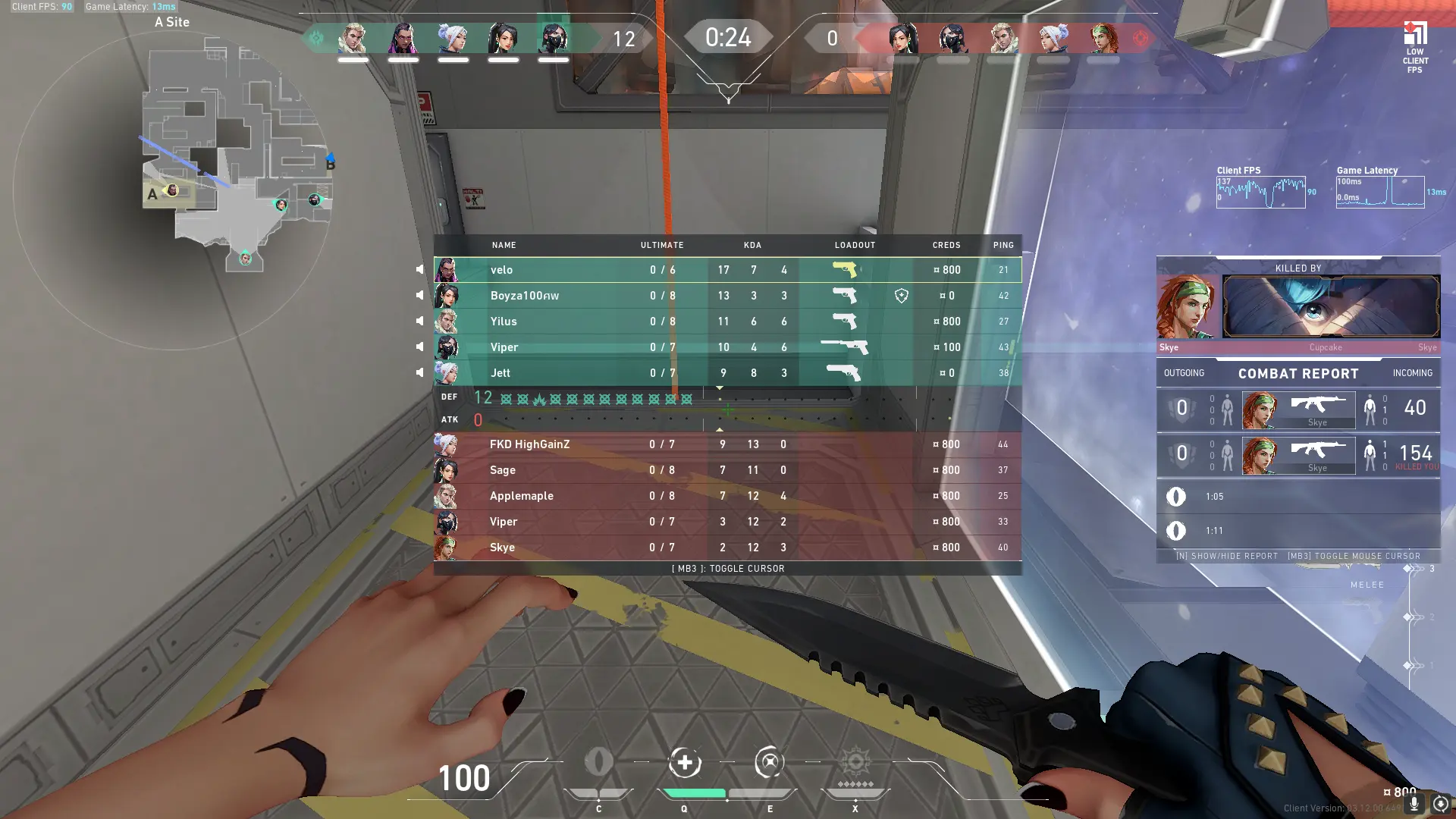Show the 154 damage Skye report entry
The image size is (1456, 819).
(x=1298, y=455)
